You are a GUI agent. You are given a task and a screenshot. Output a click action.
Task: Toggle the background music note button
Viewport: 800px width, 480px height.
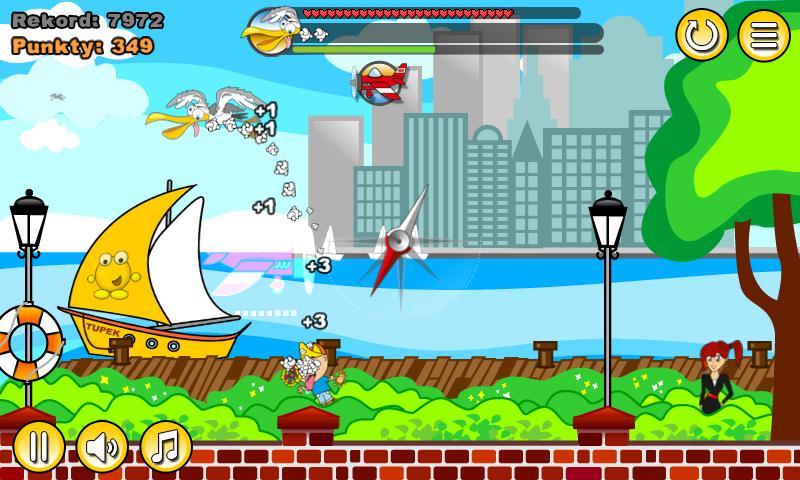pyautogui.click(x=165, y=446)
